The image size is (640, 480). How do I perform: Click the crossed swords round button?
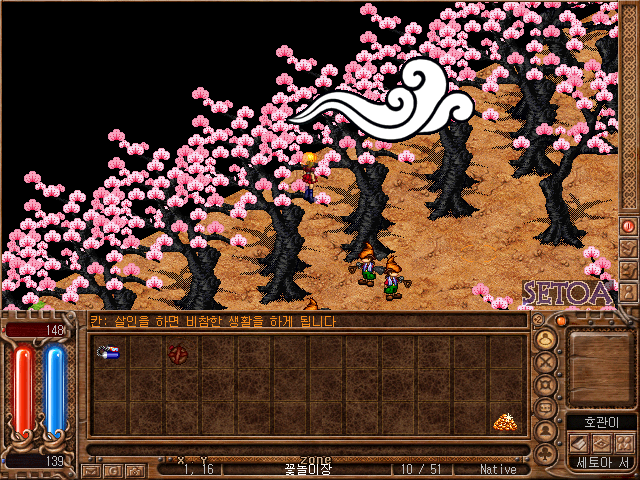pyautogui.click(x=545, y=362)
